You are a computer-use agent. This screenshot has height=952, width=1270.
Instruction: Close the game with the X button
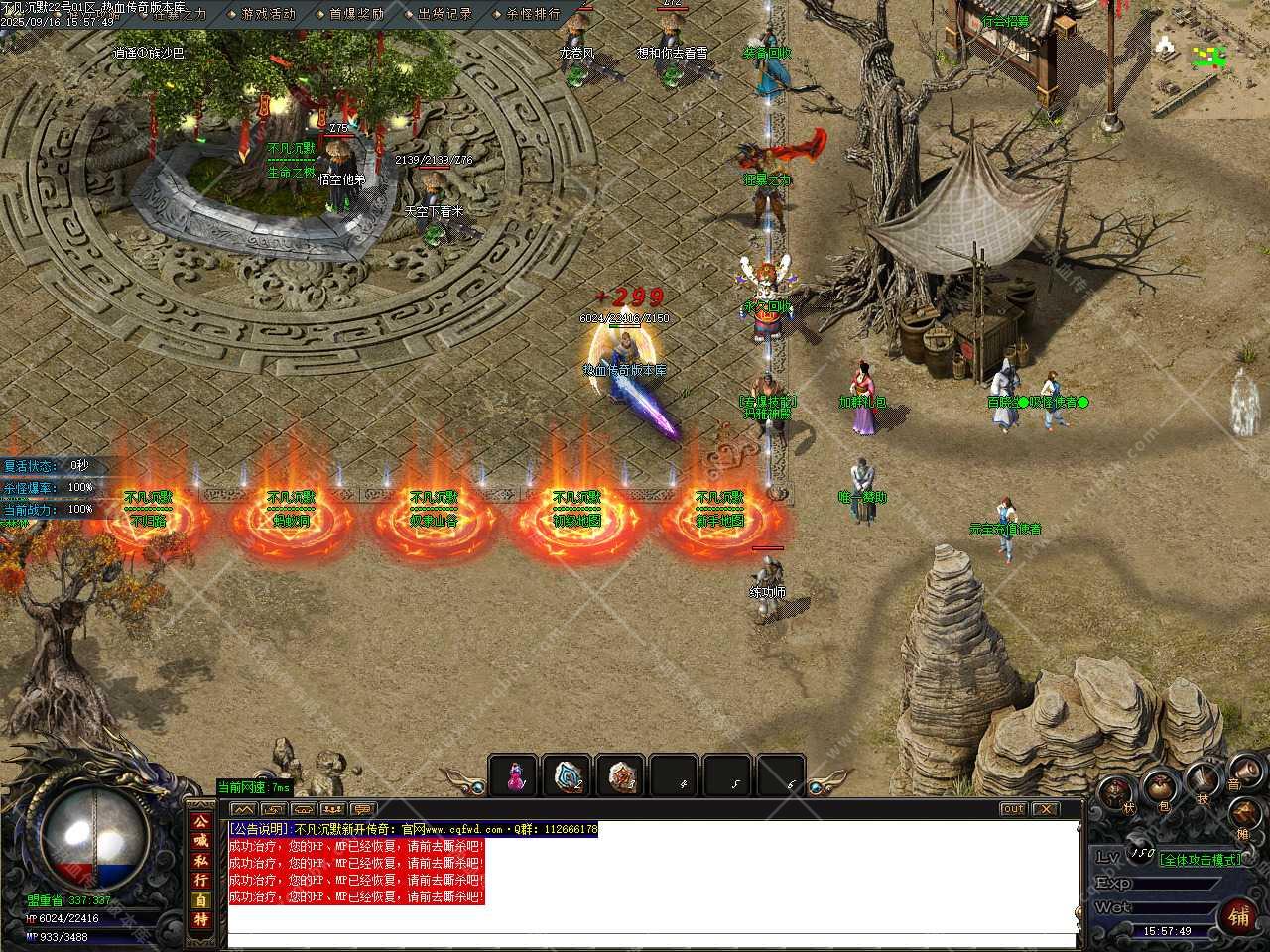[x=1045, y=809]
